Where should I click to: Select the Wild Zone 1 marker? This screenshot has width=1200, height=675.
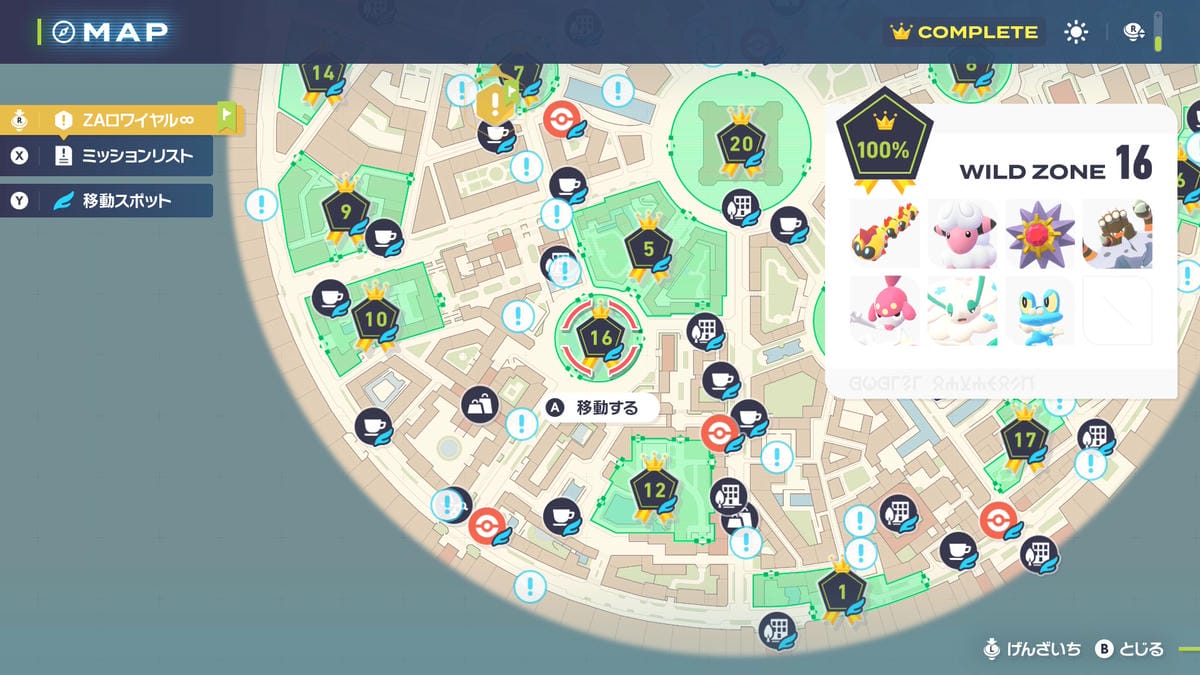(x=841, y=592)
